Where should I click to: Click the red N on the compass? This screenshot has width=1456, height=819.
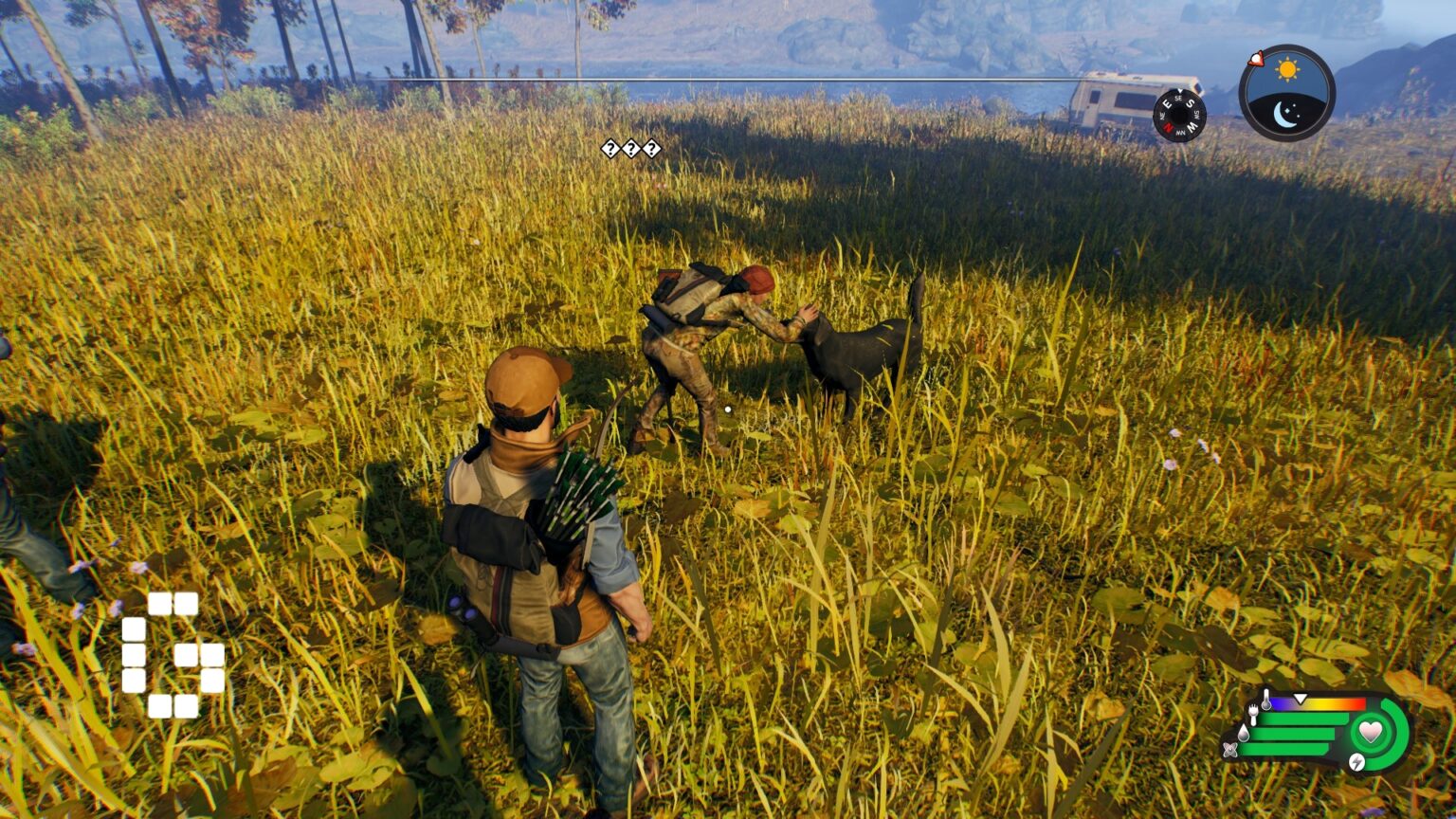(x=1169, y=126)
